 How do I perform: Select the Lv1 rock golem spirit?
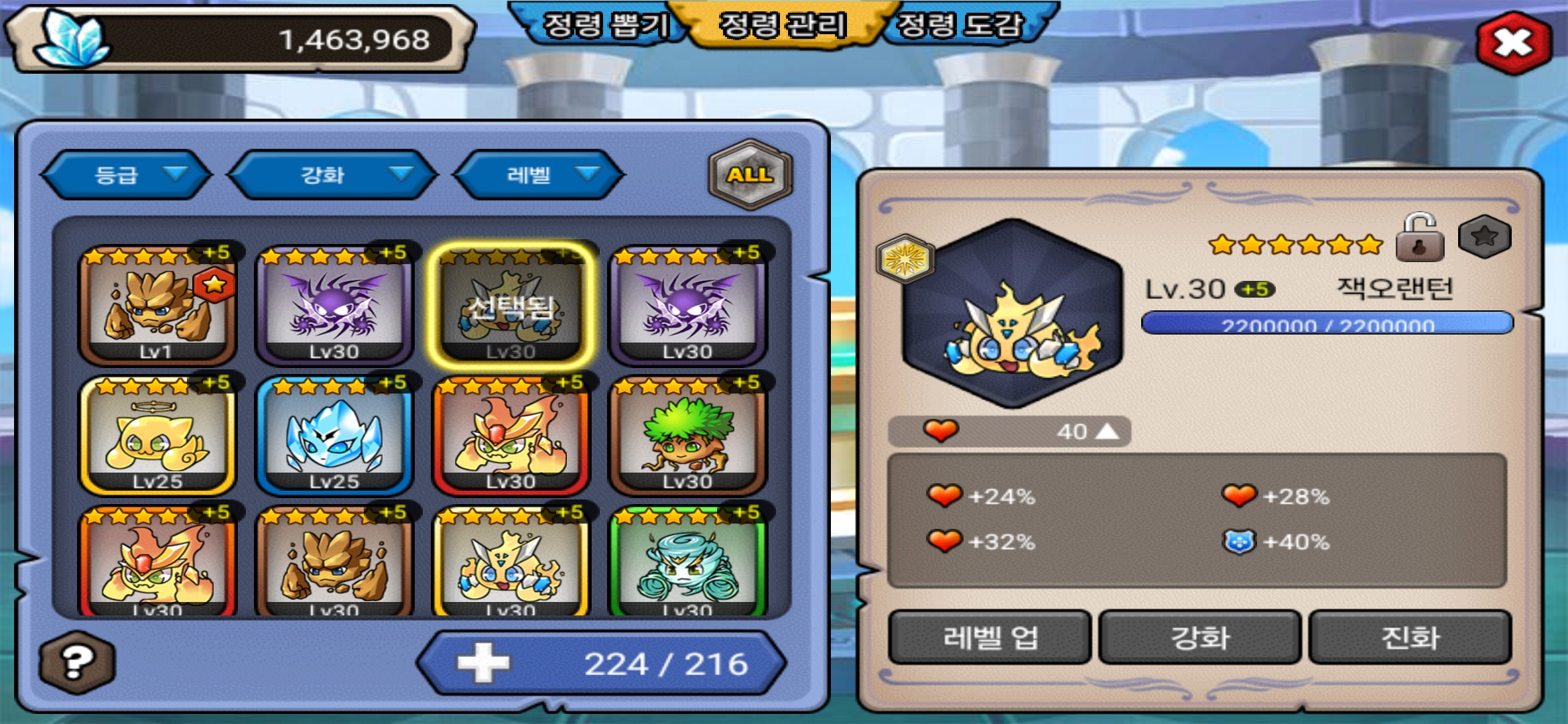[157, 306]
